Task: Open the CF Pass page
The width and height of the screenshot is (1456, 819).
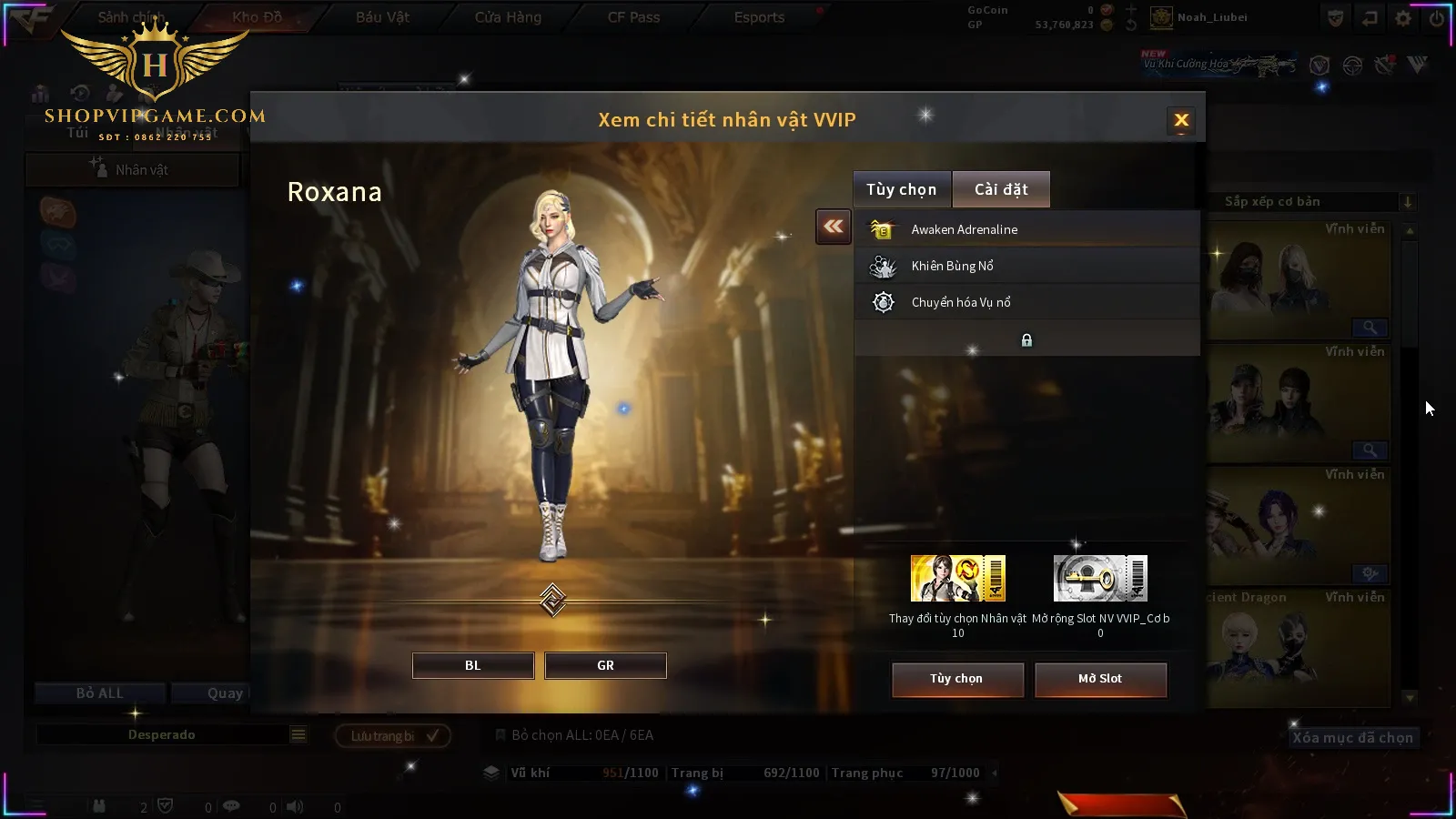Action: click(x=633, y=17)
